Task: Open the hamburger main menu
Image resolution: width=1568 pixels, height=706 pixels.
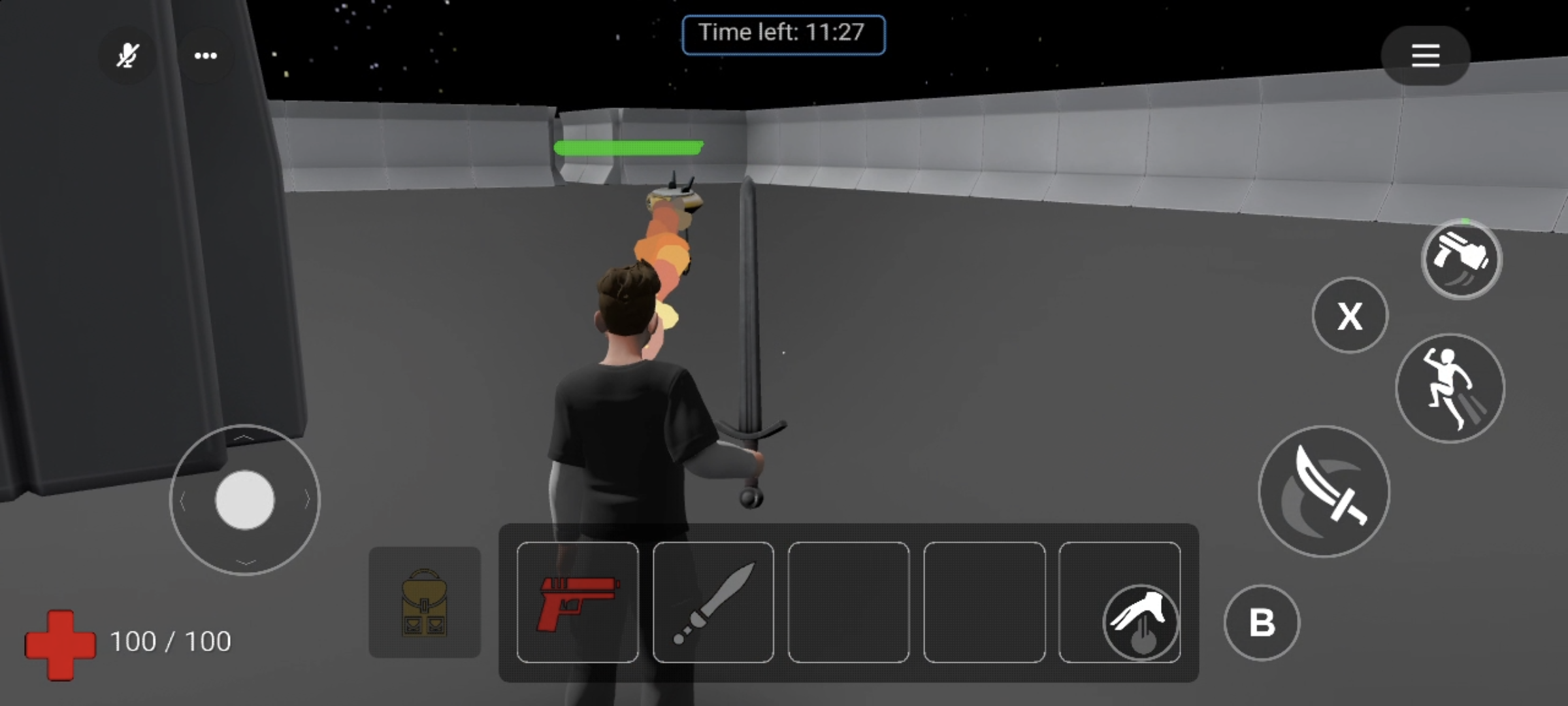Action: tap(1425, 56)
